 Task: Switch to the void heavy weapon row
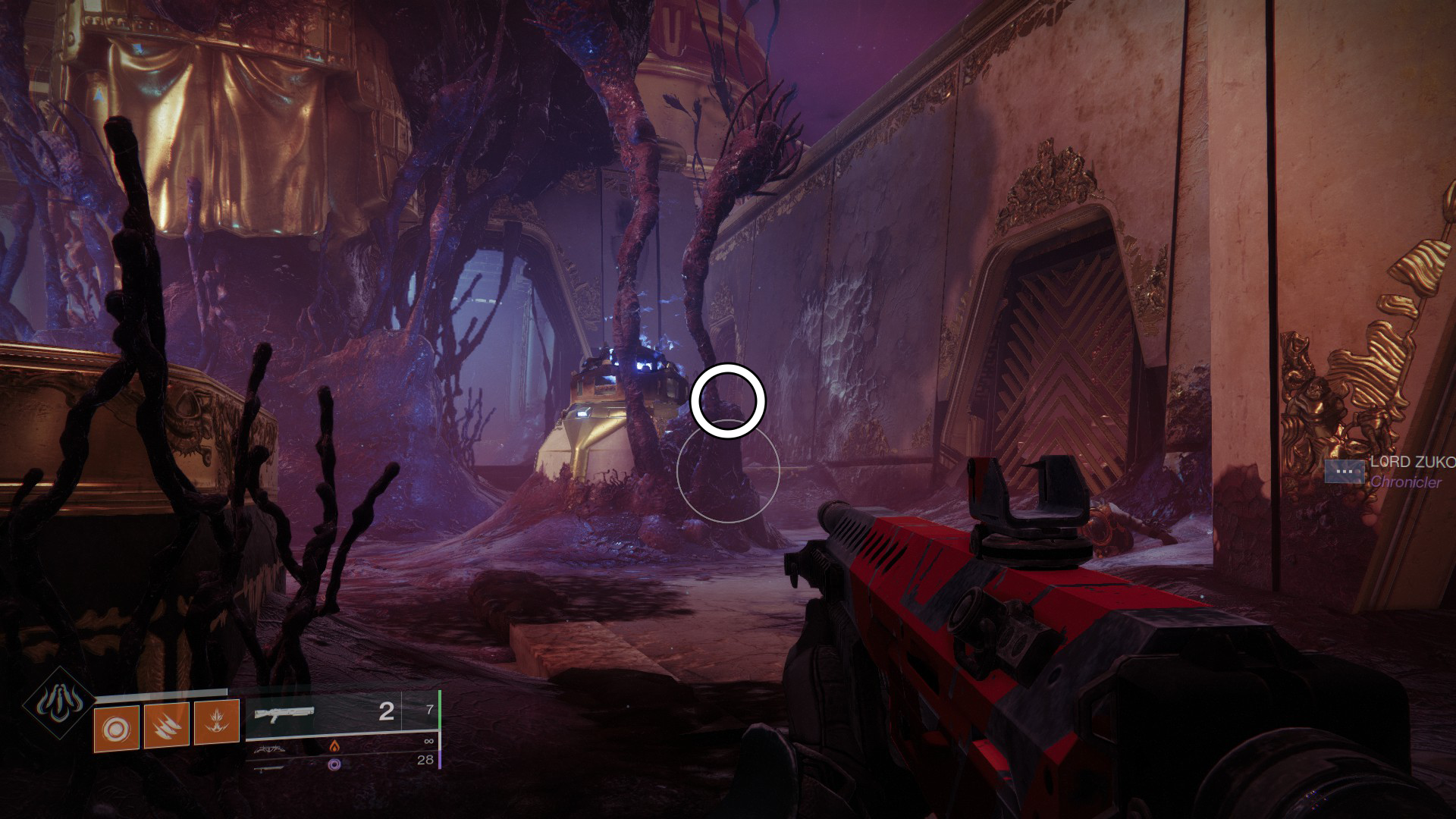[334, 764]
